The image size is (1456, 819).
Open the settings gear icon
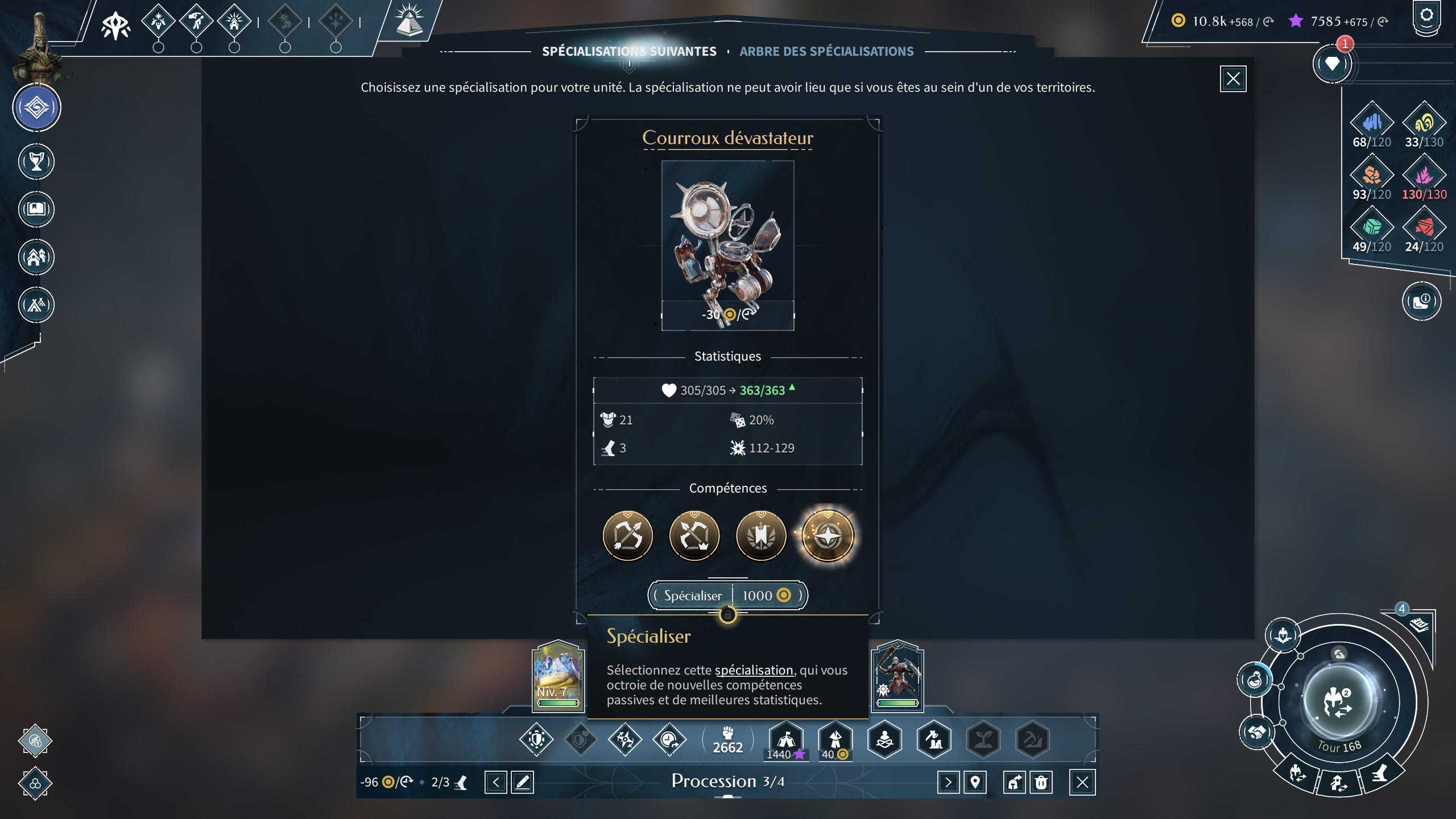point(1426,16)
